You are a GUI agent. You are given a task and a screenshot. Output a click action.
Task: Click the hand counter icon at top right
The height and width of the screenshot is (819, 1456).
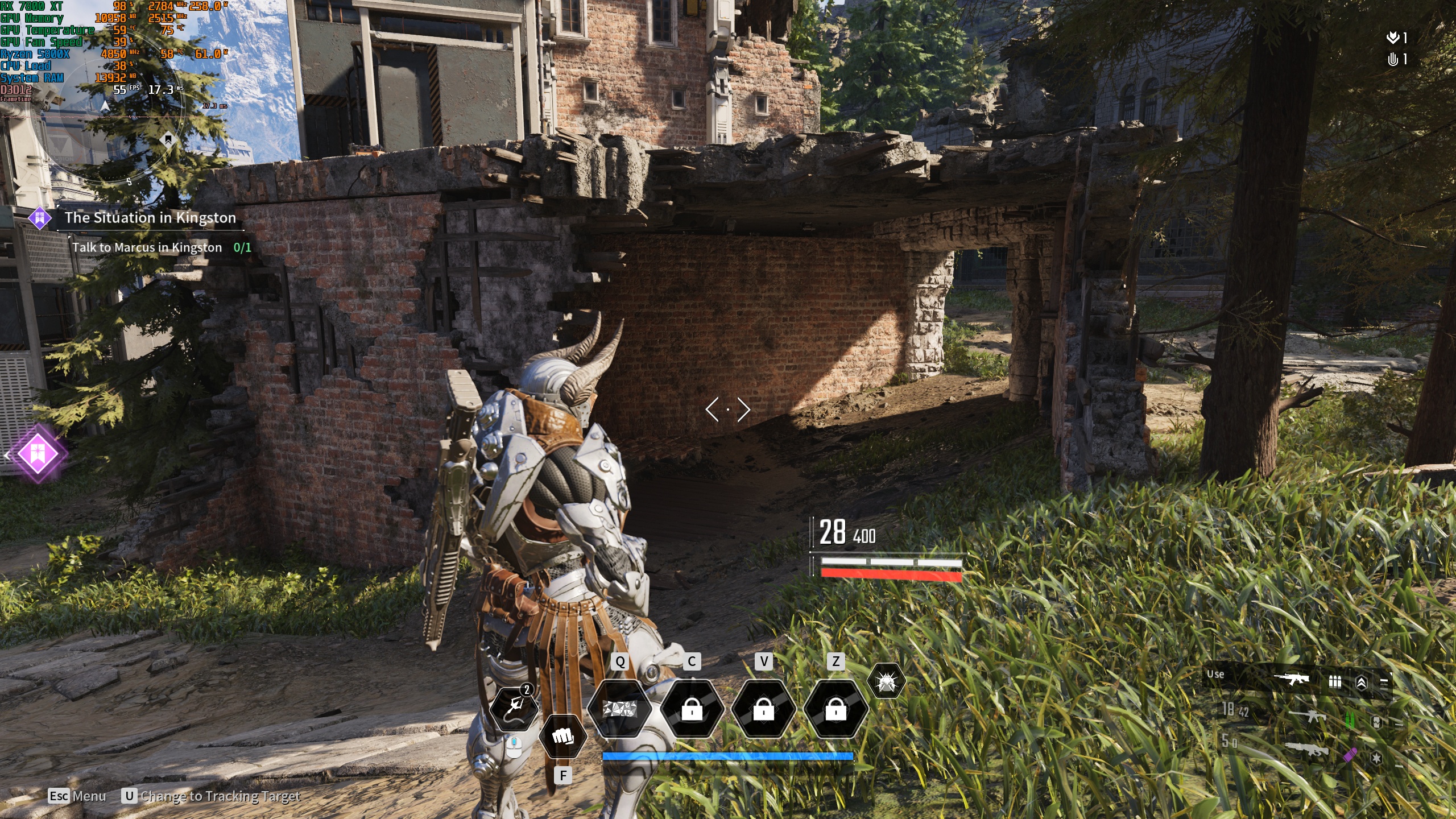1392,59
